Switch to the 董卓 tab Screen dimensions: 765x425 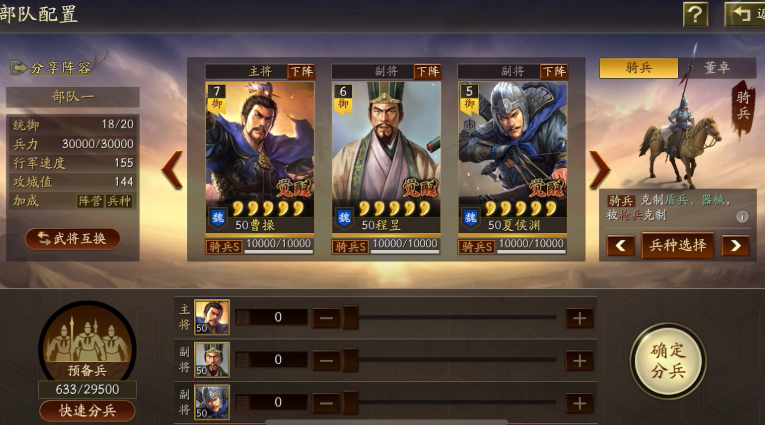[717, 68]
